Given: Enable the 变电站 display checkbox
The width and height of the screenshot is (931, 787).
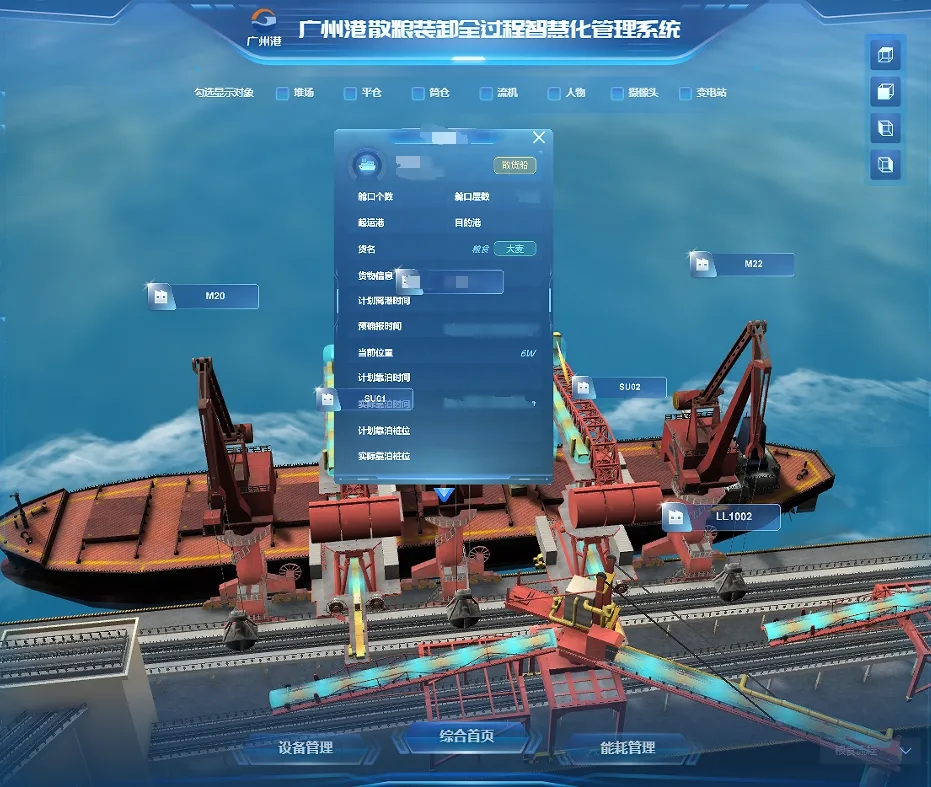Looking at the screenshot, I should click(685, 93).
